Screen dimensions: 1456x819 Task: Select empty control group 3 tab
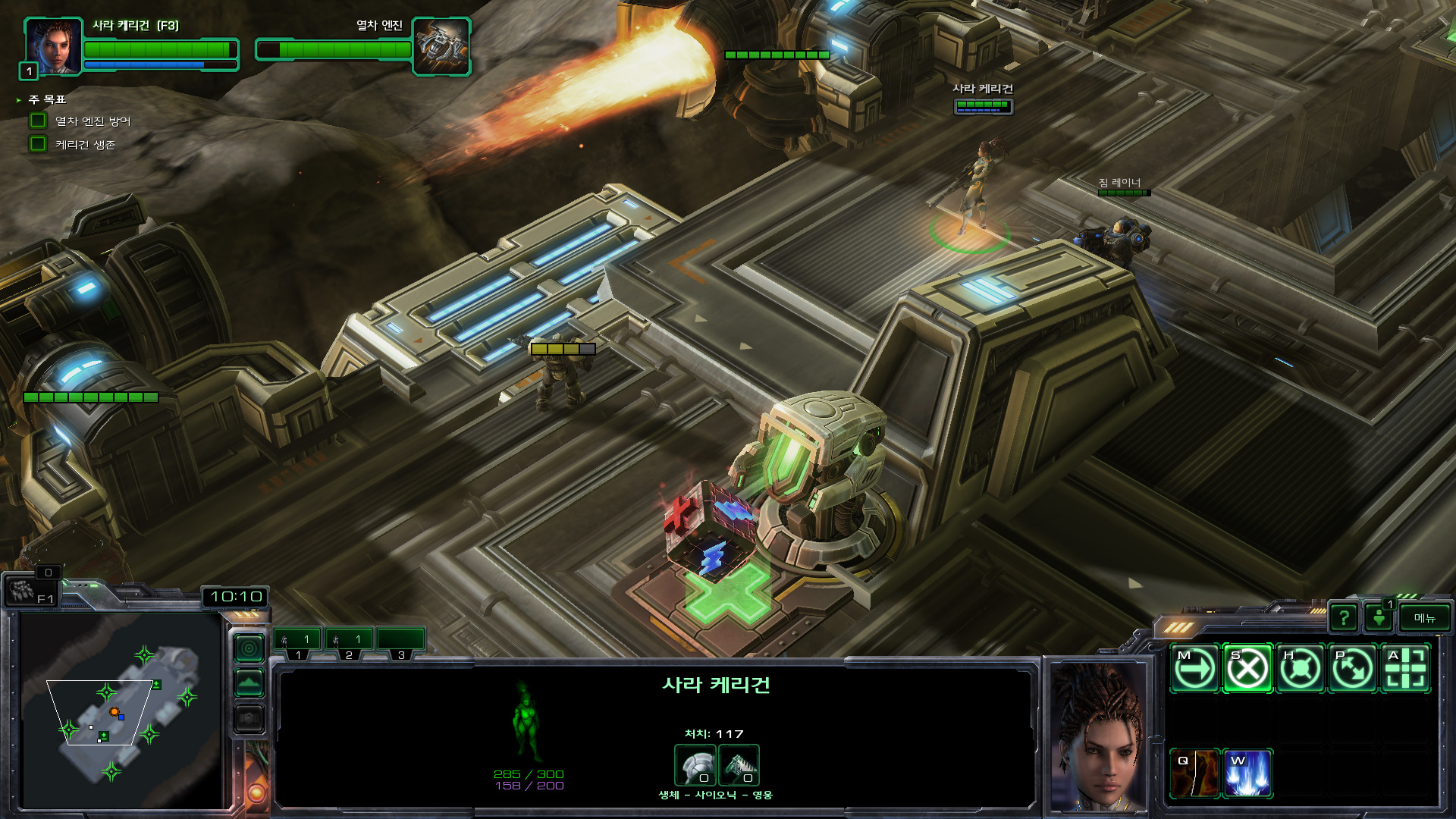401,642
